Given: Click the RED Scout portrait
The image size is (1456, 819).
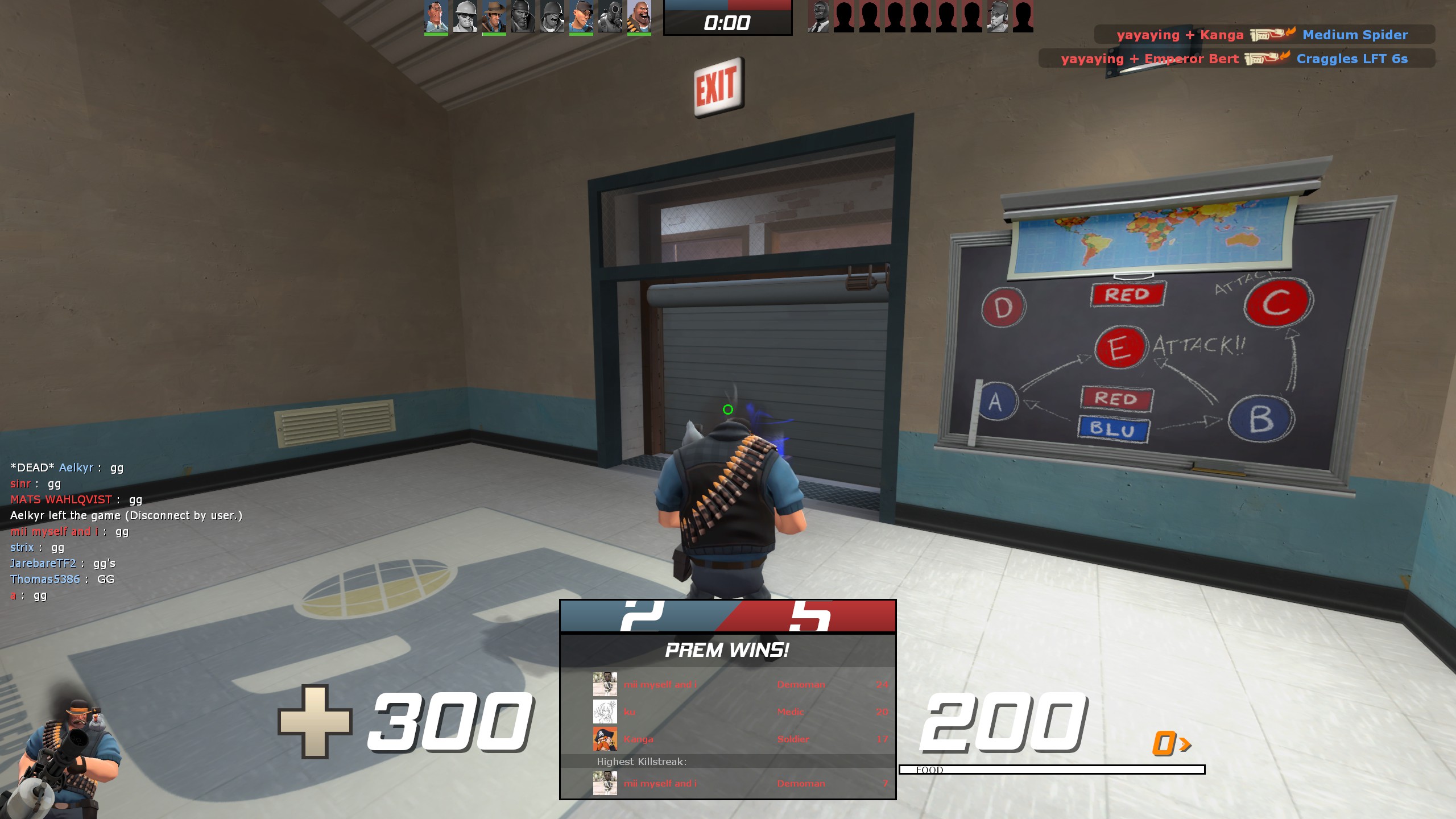Looking at the screenshot, I should tap(997, 16).
